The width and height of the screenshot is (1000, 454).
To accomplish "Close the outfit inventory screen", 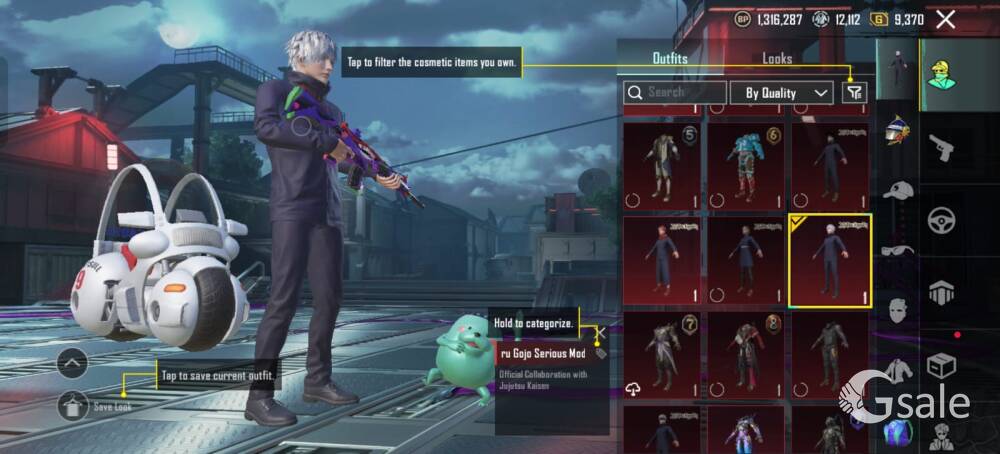I will tap(945, 19).
